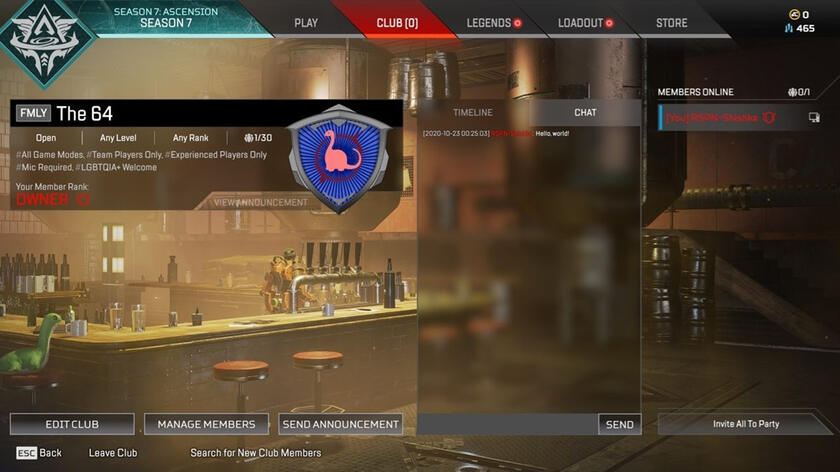Image resolution: width=840 pixels, height=472 pixels.
Task: Open Manage Members
Action: (x=206, y=424)
